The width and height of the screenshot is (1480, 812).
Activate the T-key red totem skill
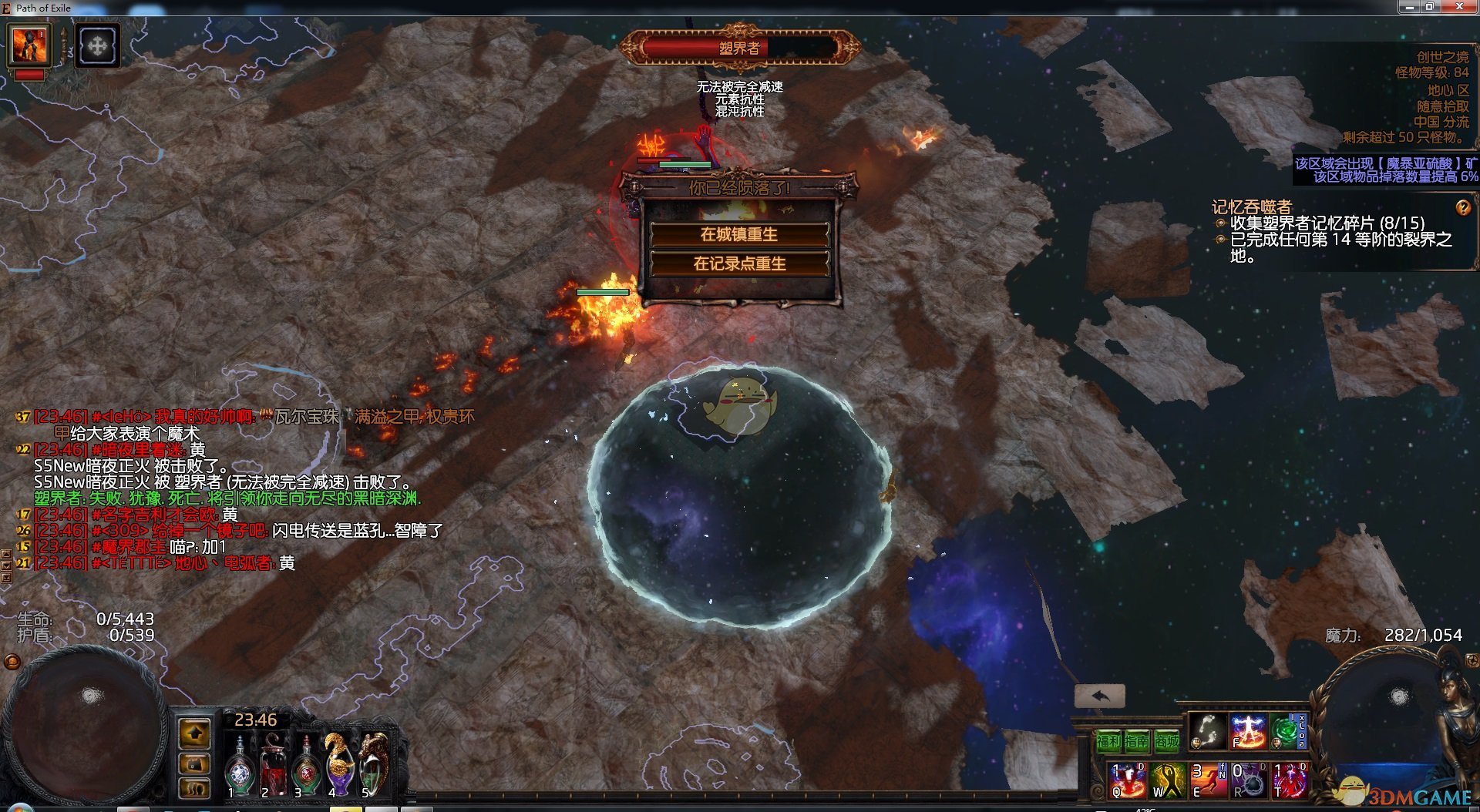point(1289,780)
